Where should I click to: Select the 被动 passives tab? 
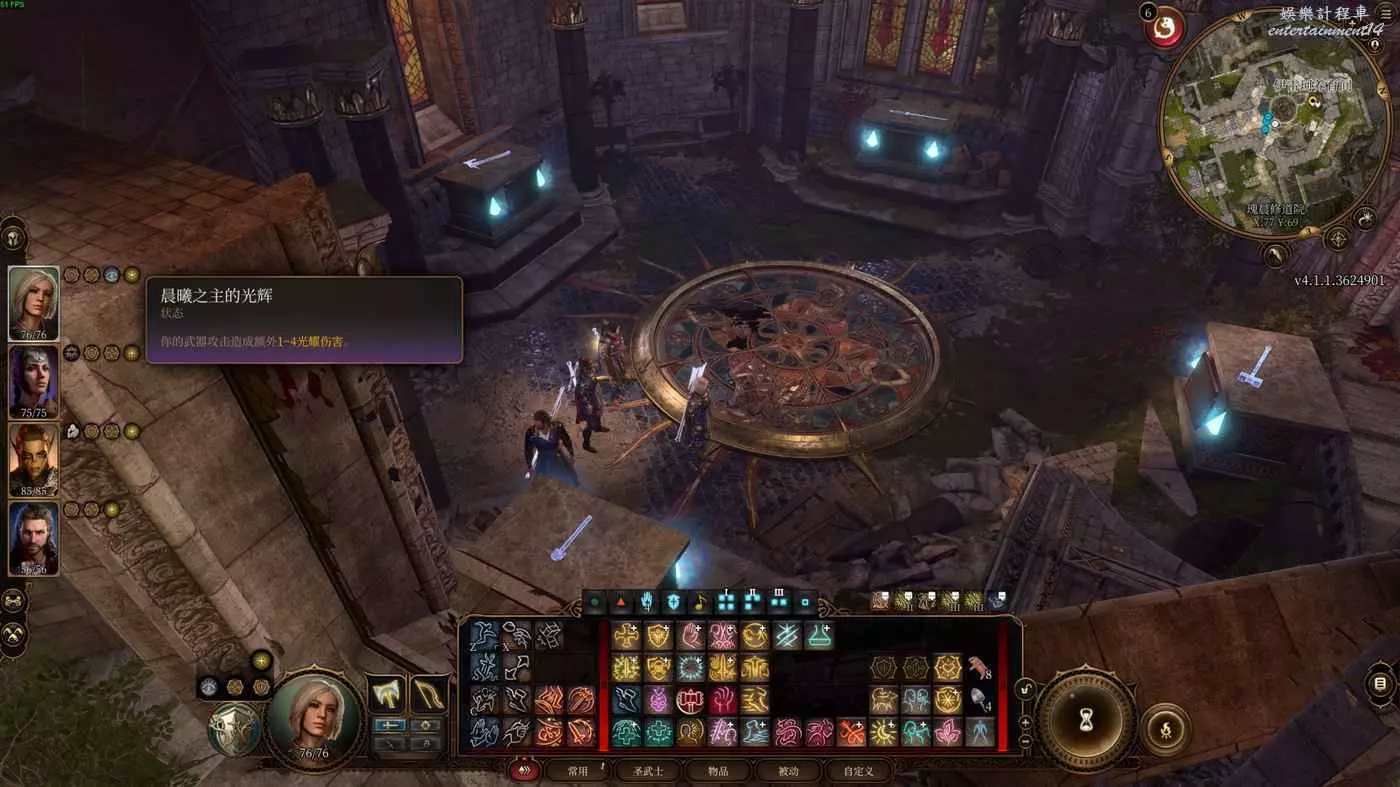[789, 771]
